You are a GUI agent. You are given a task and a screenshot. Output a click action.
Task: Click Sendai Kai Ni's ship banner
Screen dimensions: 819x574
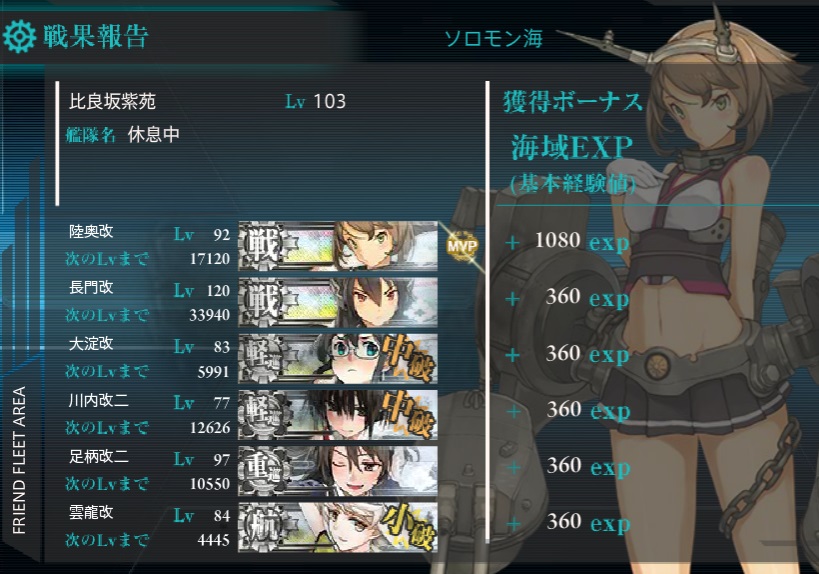tap(338, 411)
